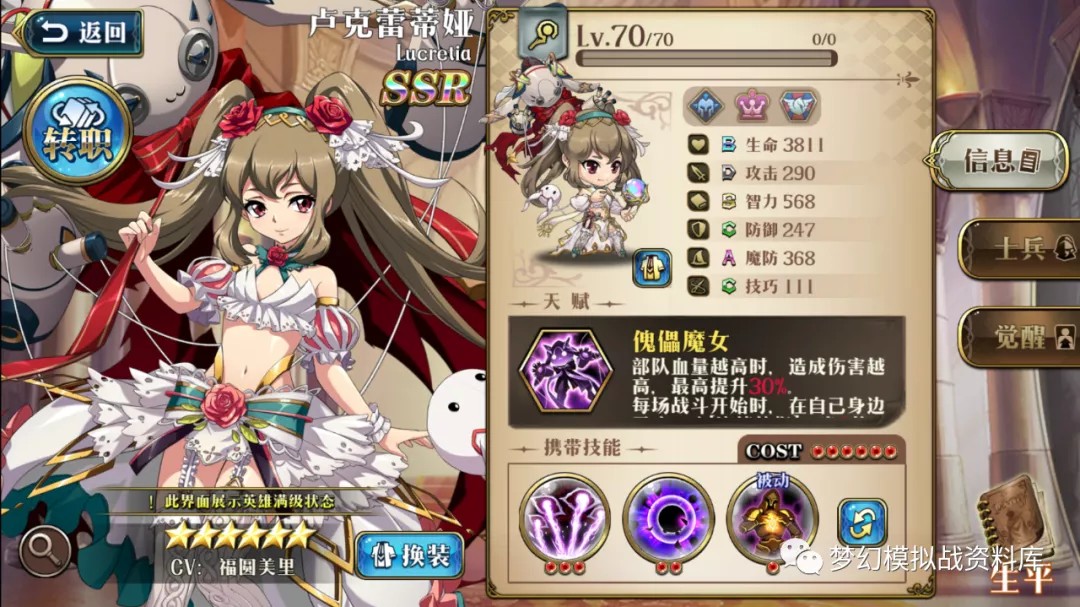Viewport: 1080px width, 607px height.
Task: Tap the 换装 costume change button
Action: pos(410,555)
